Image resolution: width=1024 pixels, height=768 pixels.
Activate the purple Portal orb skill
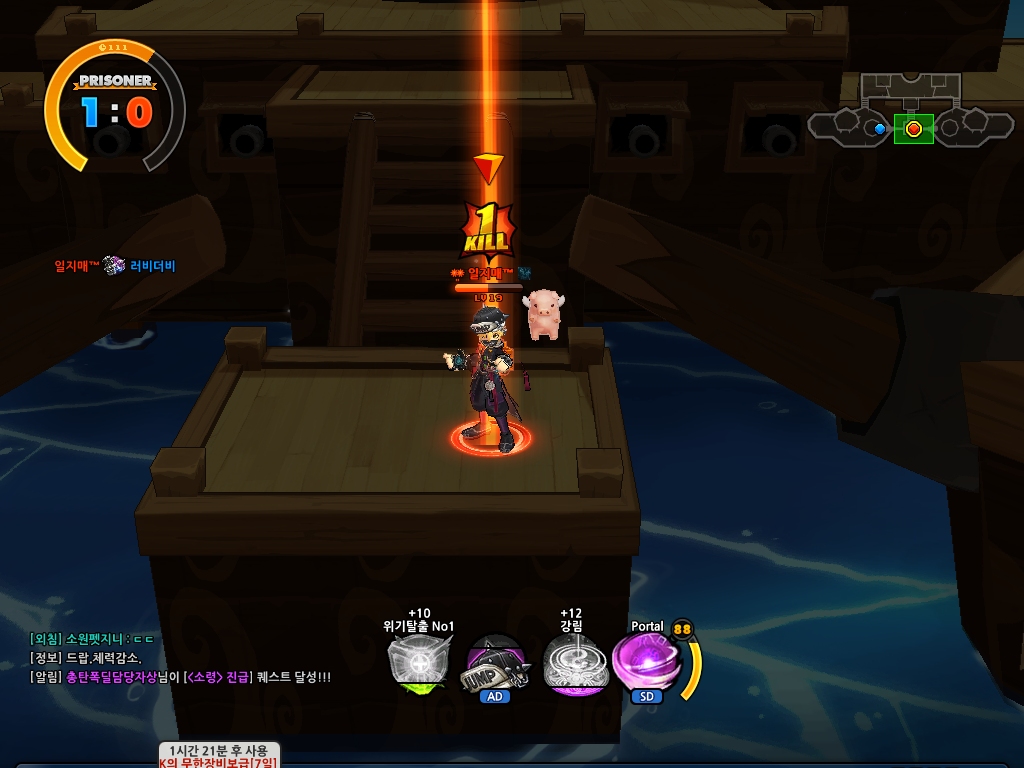click(645, 662)
